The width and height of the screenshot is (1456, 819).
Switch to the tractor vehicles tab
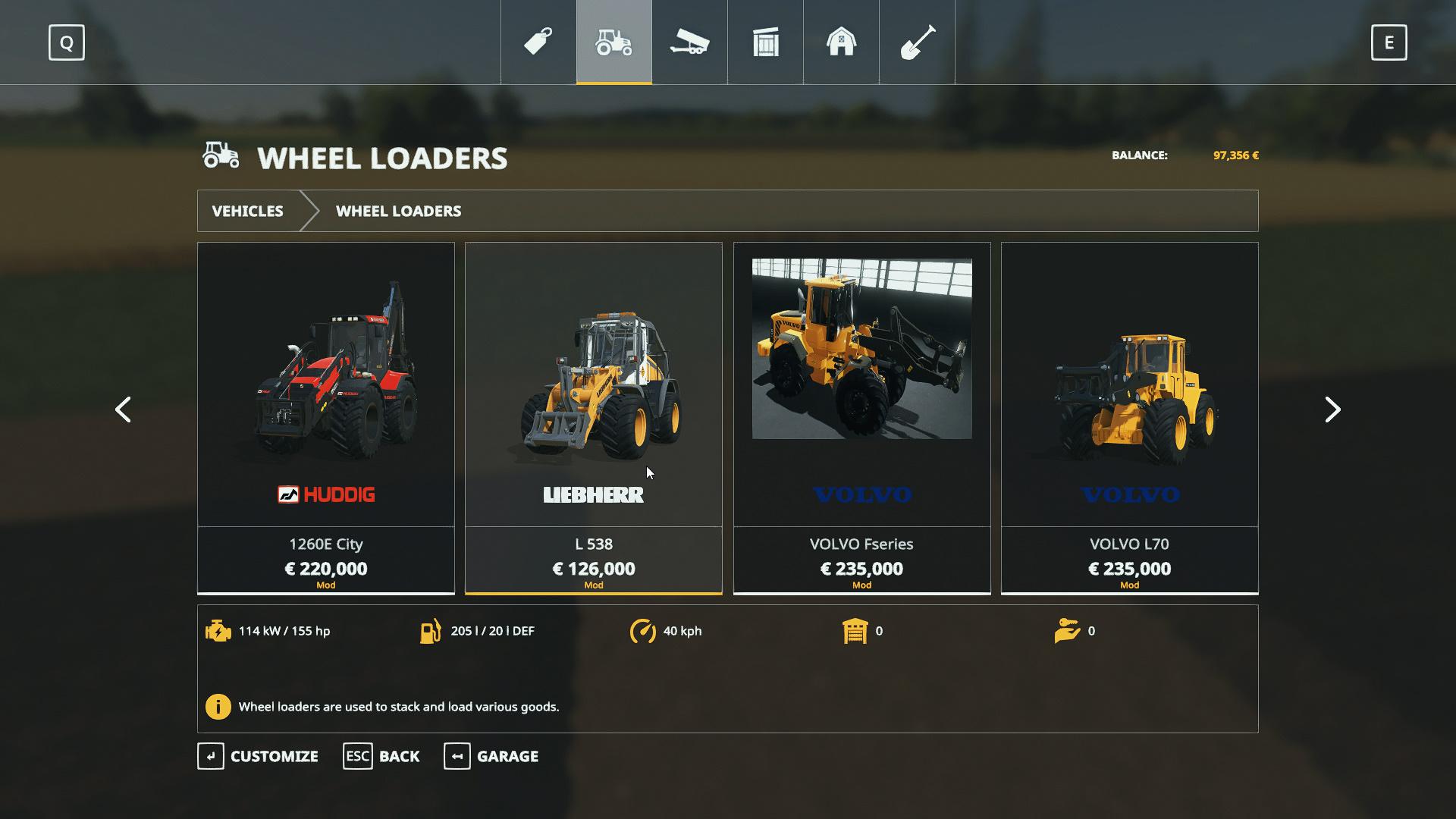(x=614, y=42)
